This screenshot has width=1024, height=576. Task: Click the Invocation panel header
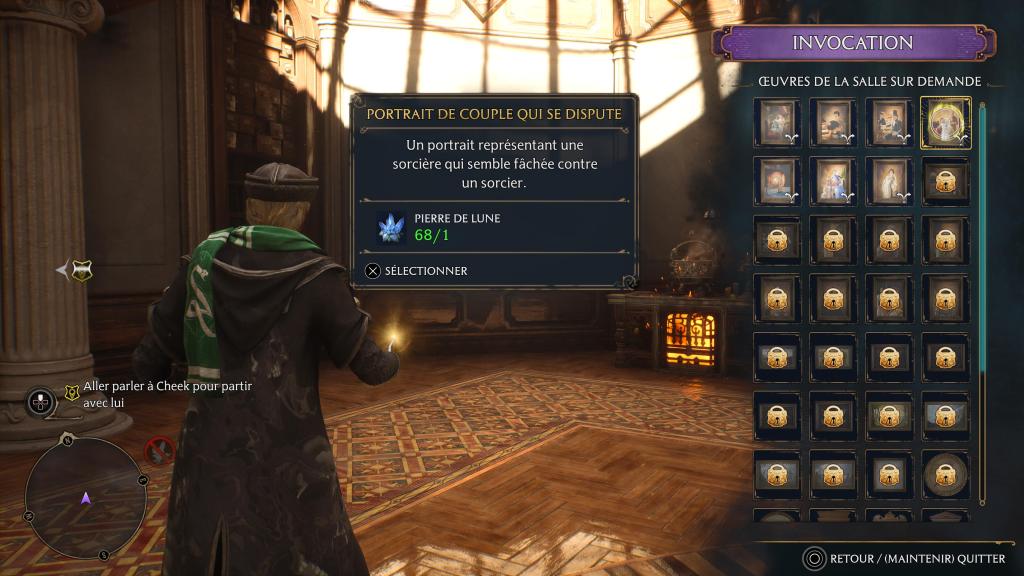(x=852, y=43)
